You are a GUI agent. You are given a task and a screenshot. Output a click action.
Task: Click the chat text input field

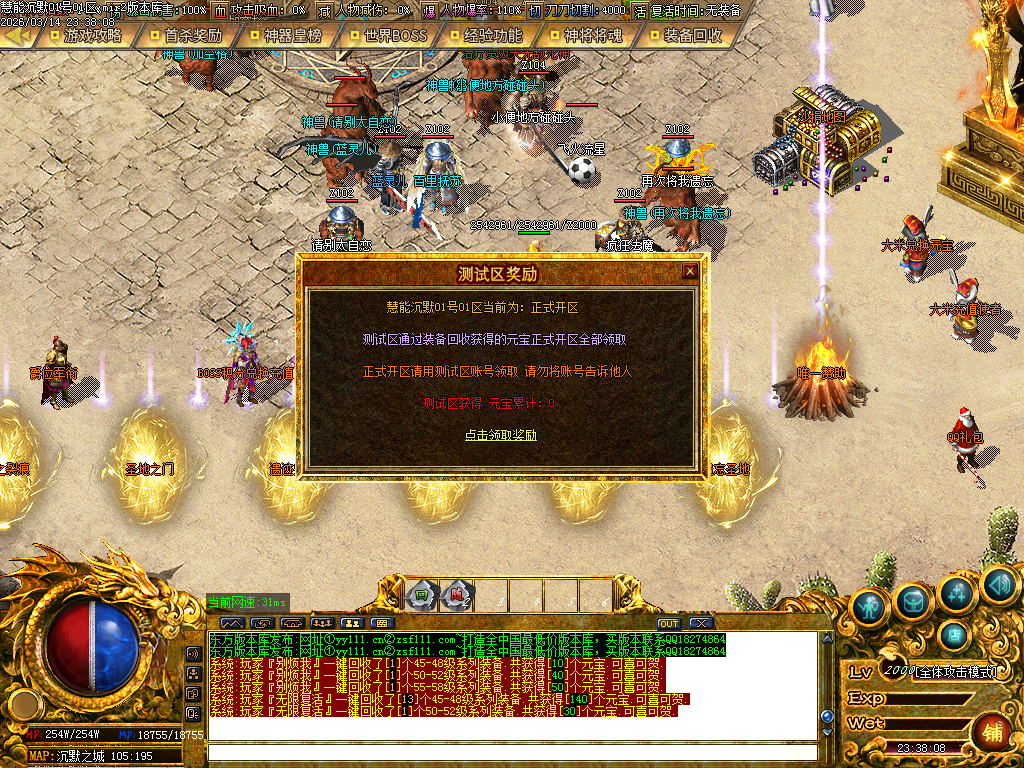pyautogui.click(x=510, y=753)
